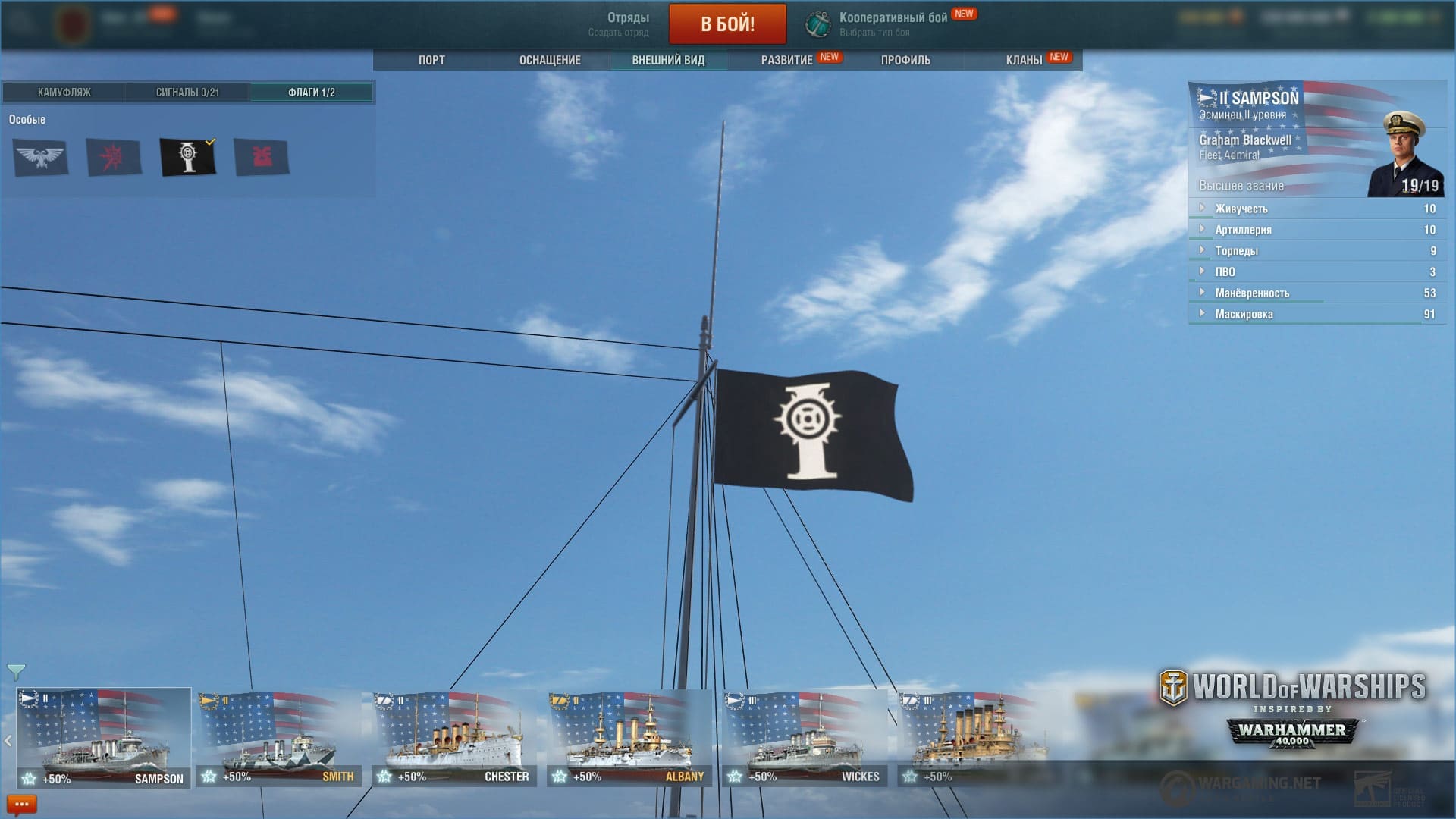Select the Smith ship in carousel
Screen dimensions: 1456x819
(x=279, y=737)
